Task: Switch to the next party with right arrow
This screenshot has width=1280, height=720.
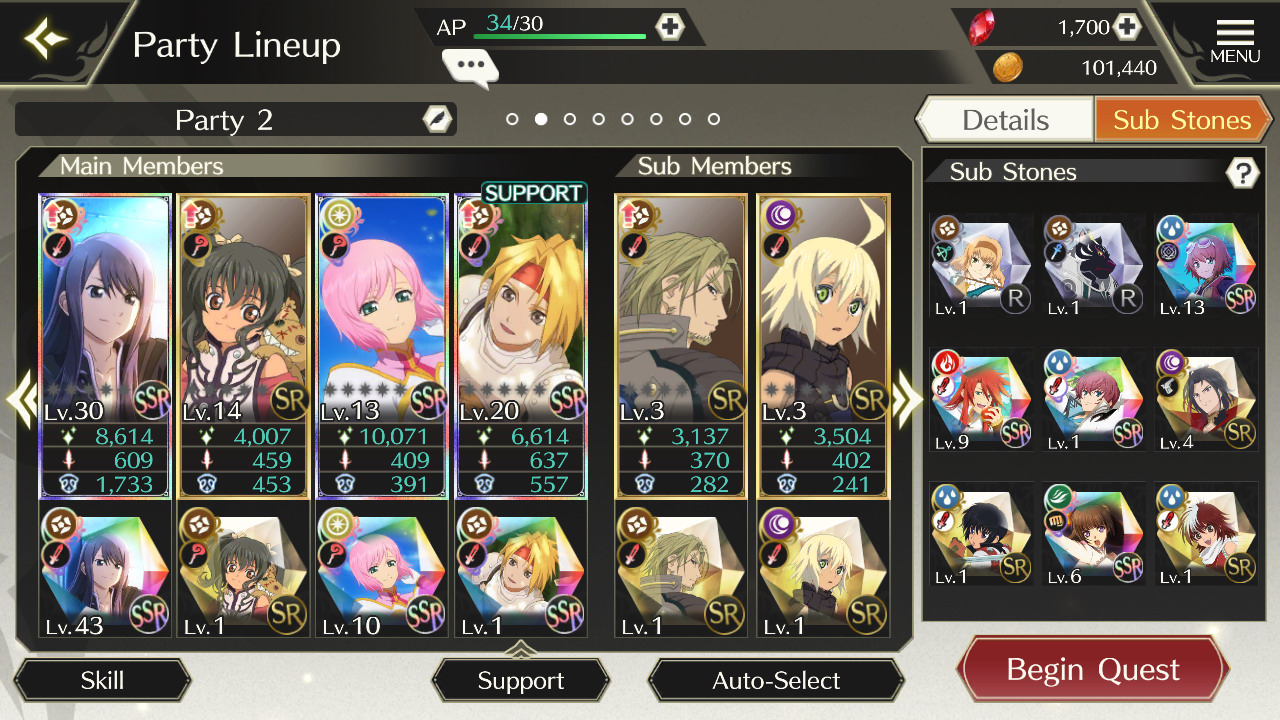Action: click(906, 399)
